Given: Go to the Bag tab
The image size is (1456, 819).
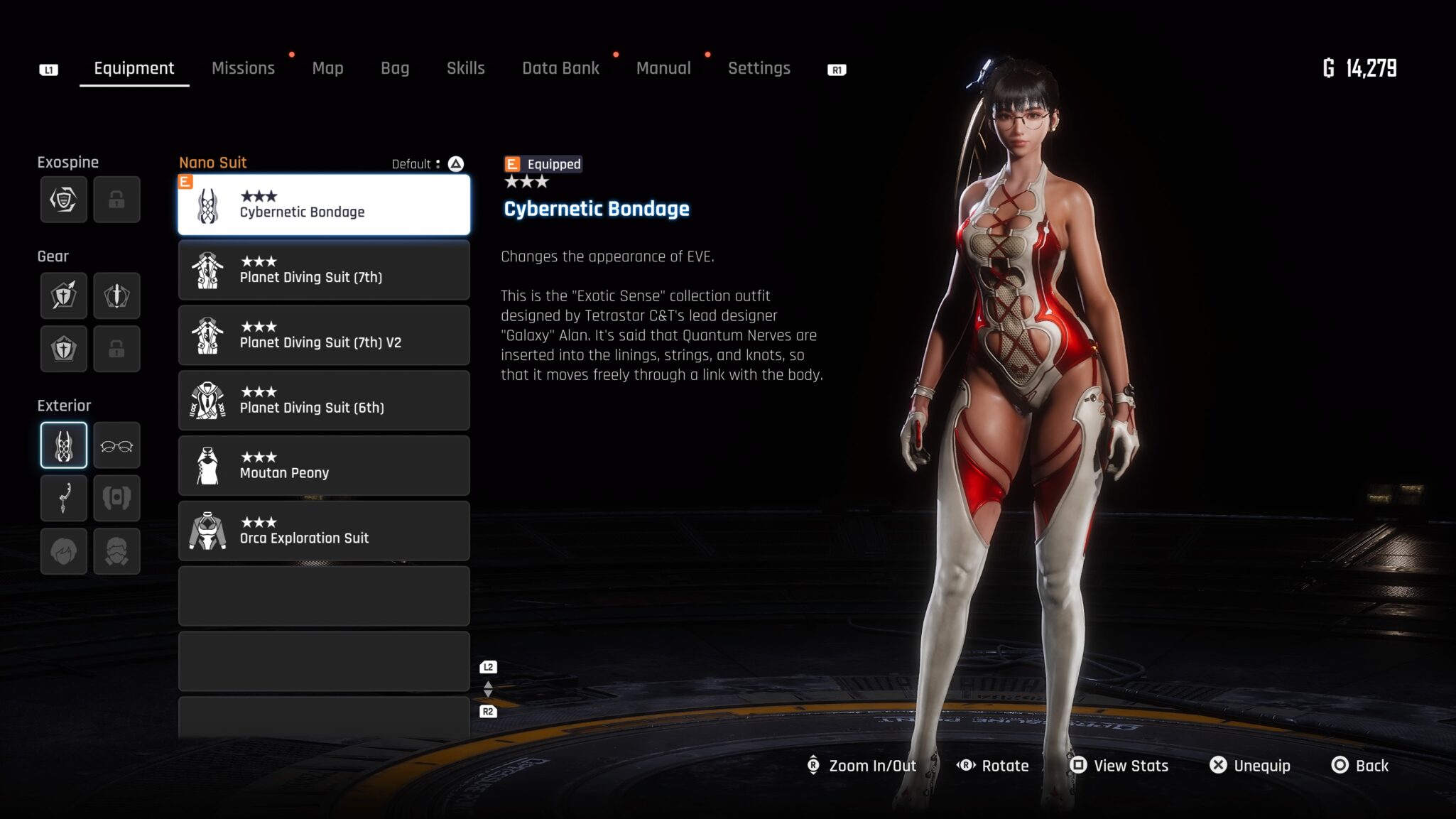Looking at the screenshot, I should [x=395, y=68].
